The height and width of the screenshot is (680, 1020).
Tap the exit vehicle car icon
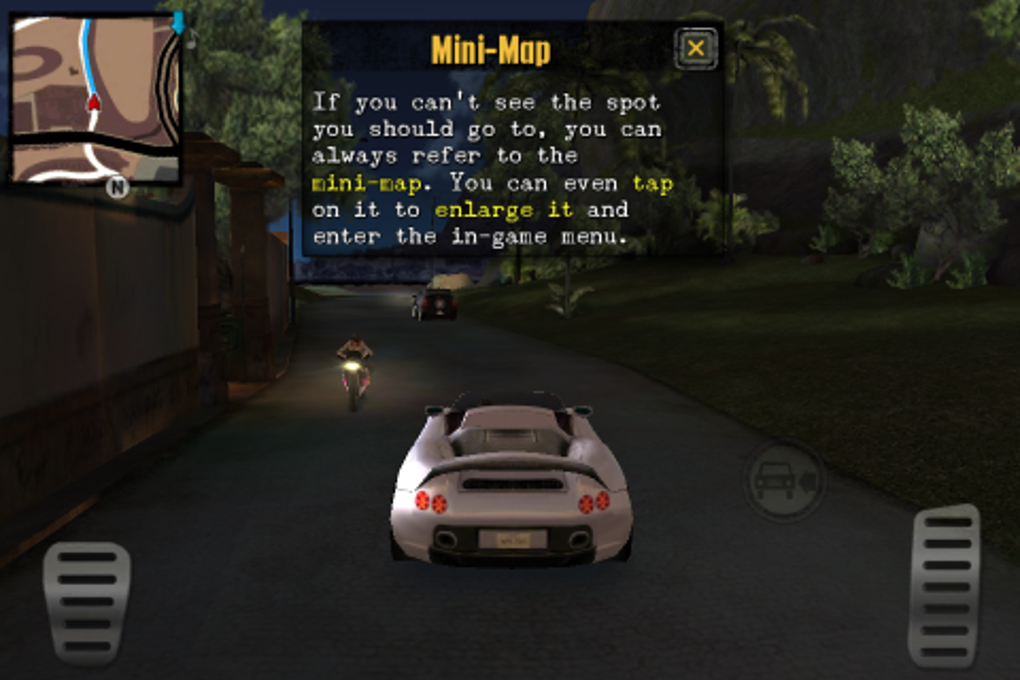coord(784,481)
